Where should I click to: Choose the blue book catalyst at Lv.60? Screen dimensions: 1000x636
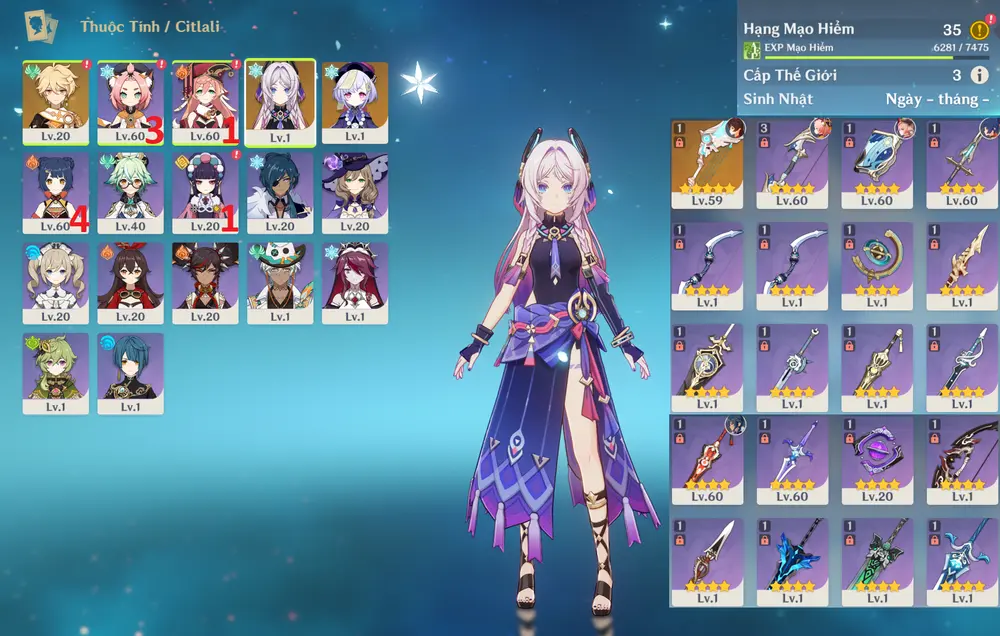(x=877, y=155)
